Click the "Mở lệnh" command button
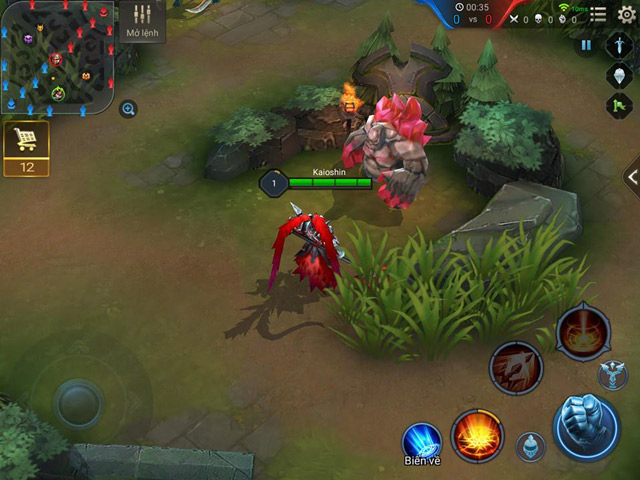The width and height of the screenshot is (640, 480). tap(141, 22)
